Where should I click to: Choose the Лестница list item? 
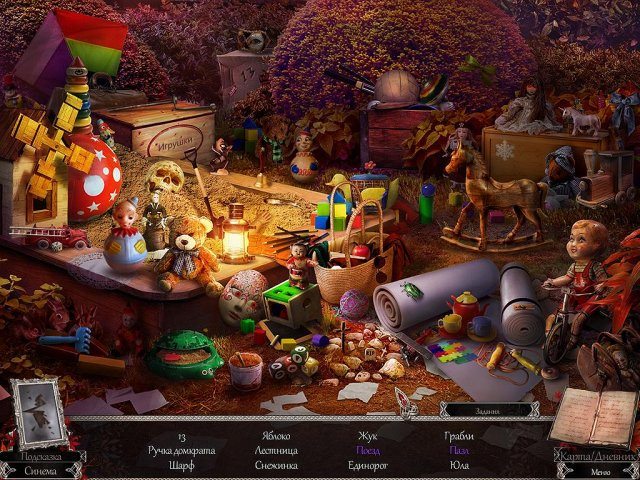pyautogui.click(x=274, y=450)
